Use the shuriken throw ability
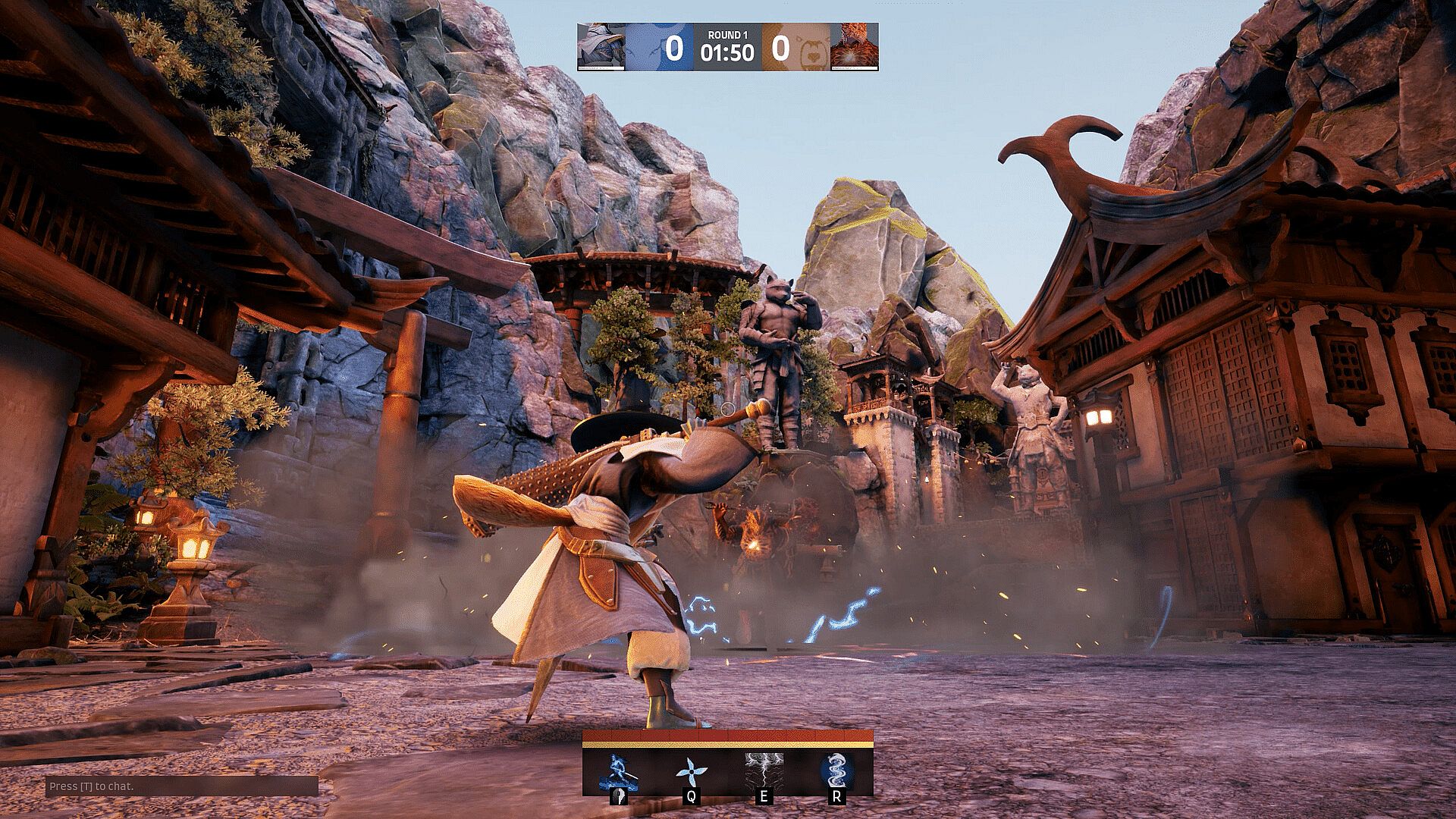This screenshot has height=819, width=1456. coord(691,772)
